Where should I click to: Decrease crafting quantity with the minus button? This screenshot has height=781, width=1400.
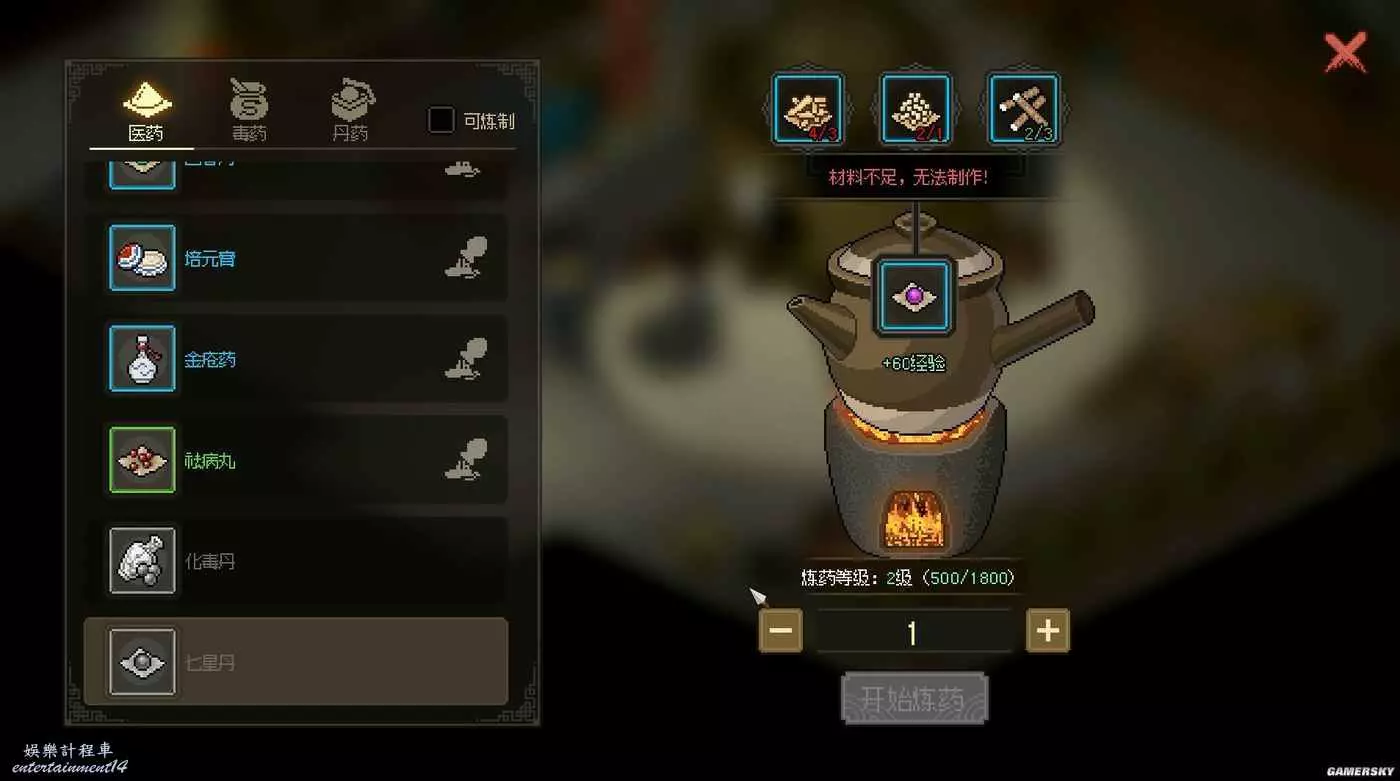tap(781, 631)
